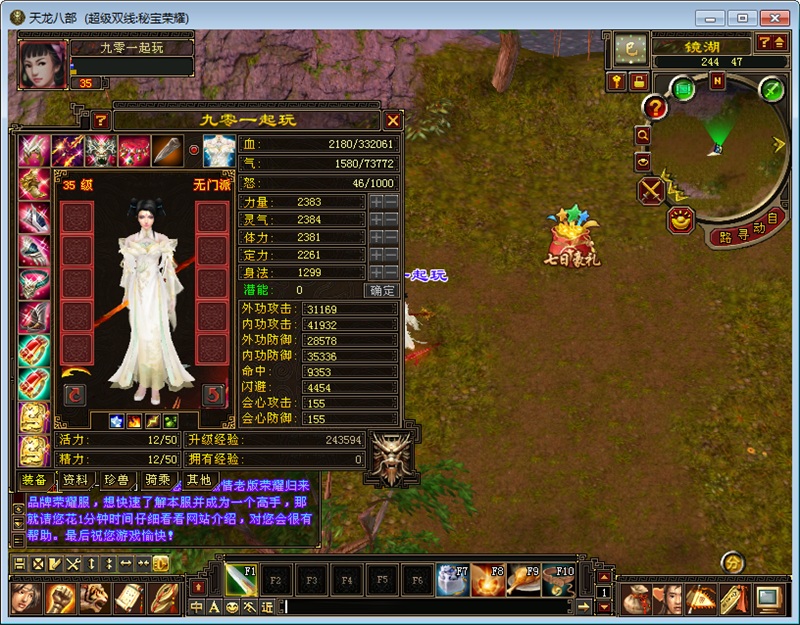Viewport: 800px width, 625px height.
Task: Click the fist skill menu icon
Action: 62,598
